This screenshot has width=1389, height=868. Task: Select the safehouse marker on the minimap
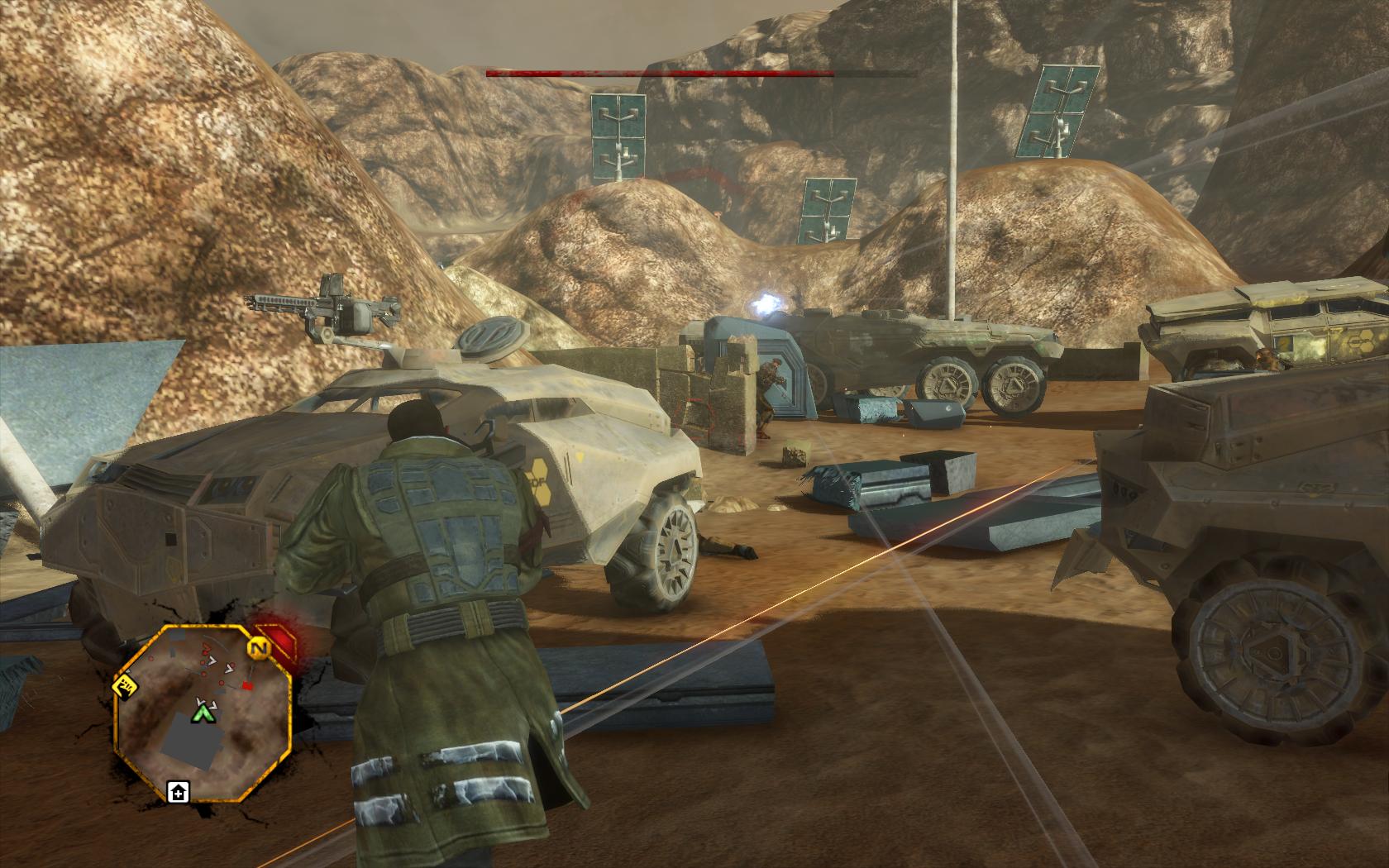pos(178,793)
